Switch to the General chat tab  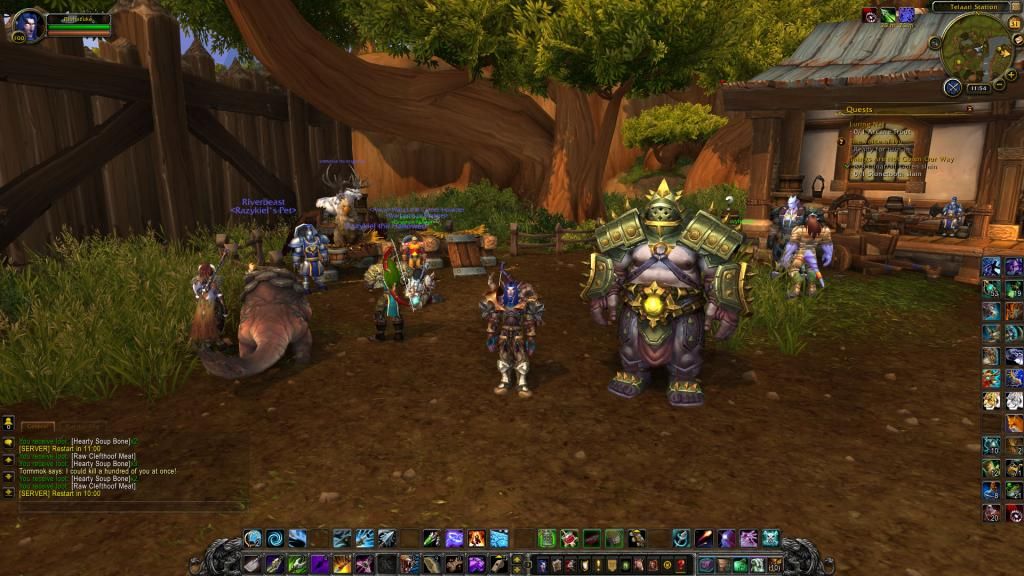[38, 427]
